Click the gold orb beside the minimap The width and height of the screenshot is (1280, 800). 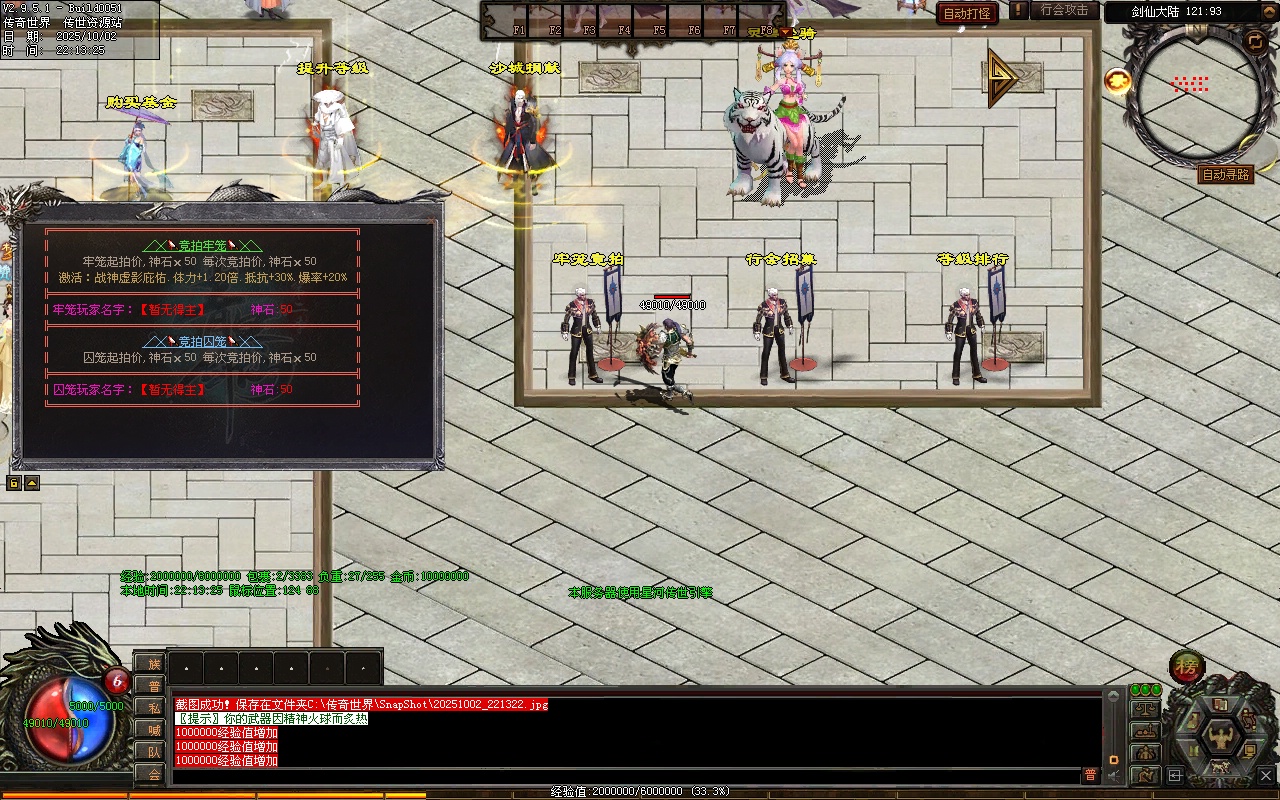click(1118, 81)
